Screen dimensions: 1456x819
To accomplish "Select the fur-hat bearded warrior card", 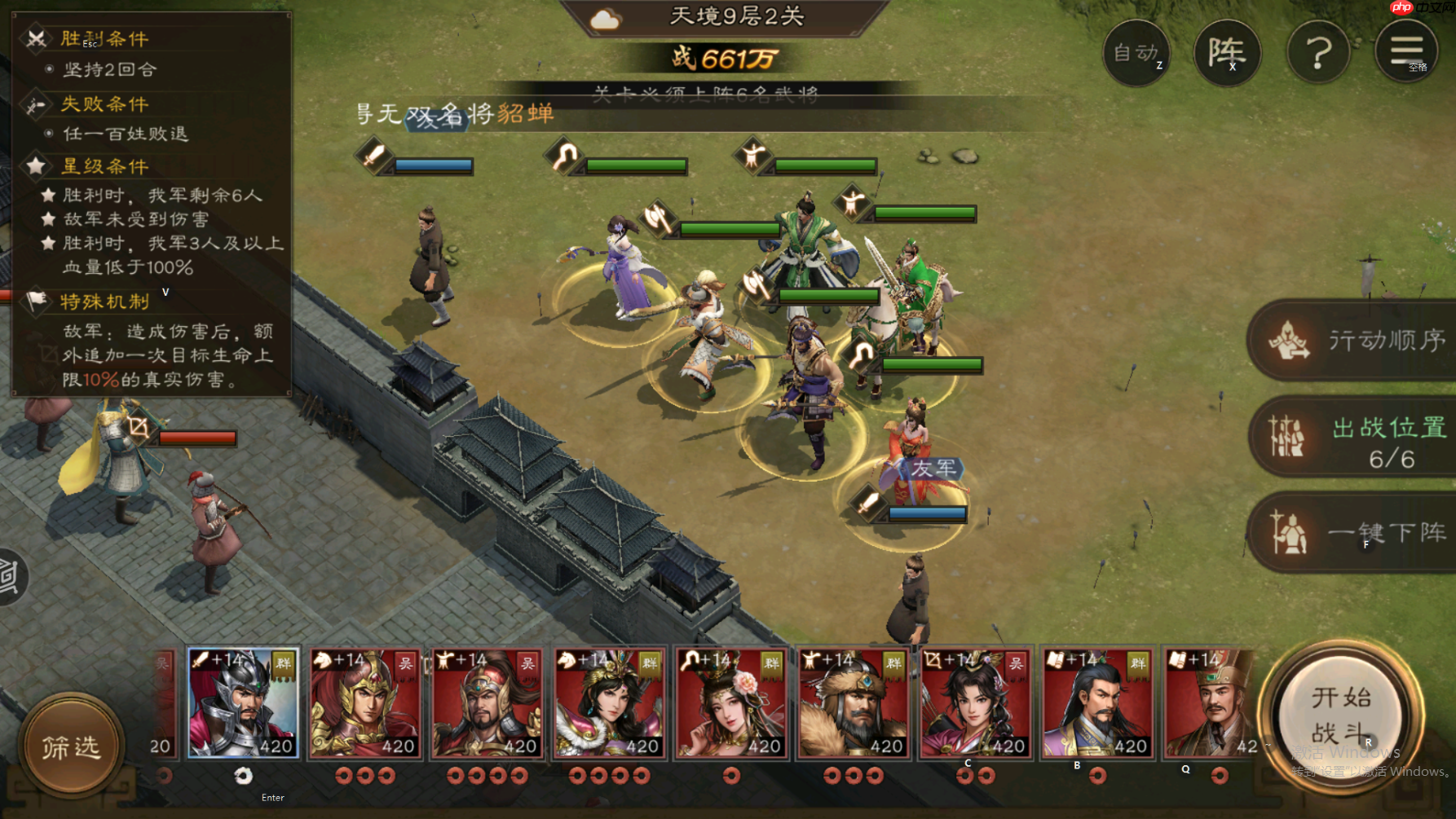I will coord(853,703).
